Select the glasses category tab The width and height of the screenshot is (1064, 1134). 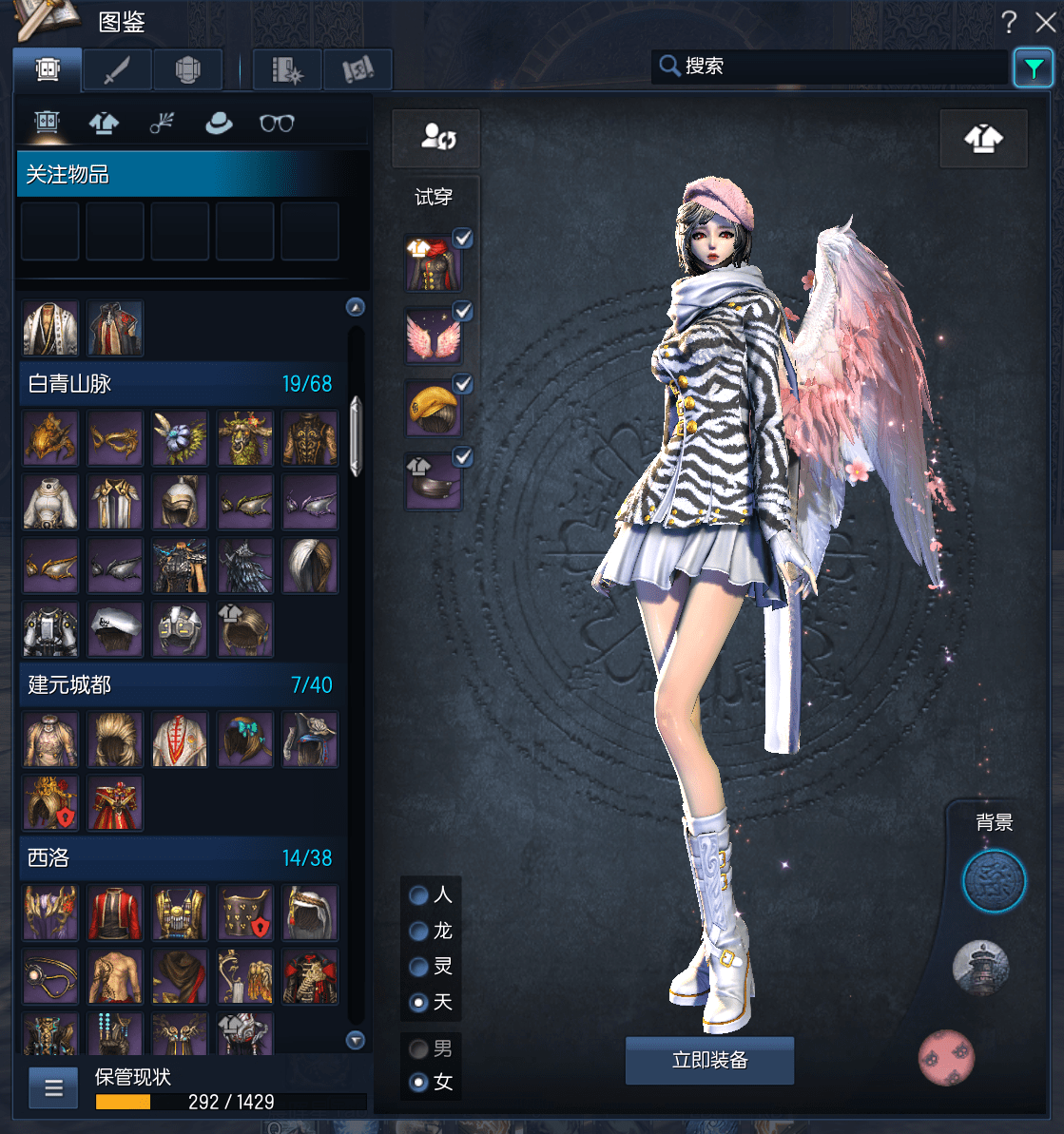[x=277, y=123]
